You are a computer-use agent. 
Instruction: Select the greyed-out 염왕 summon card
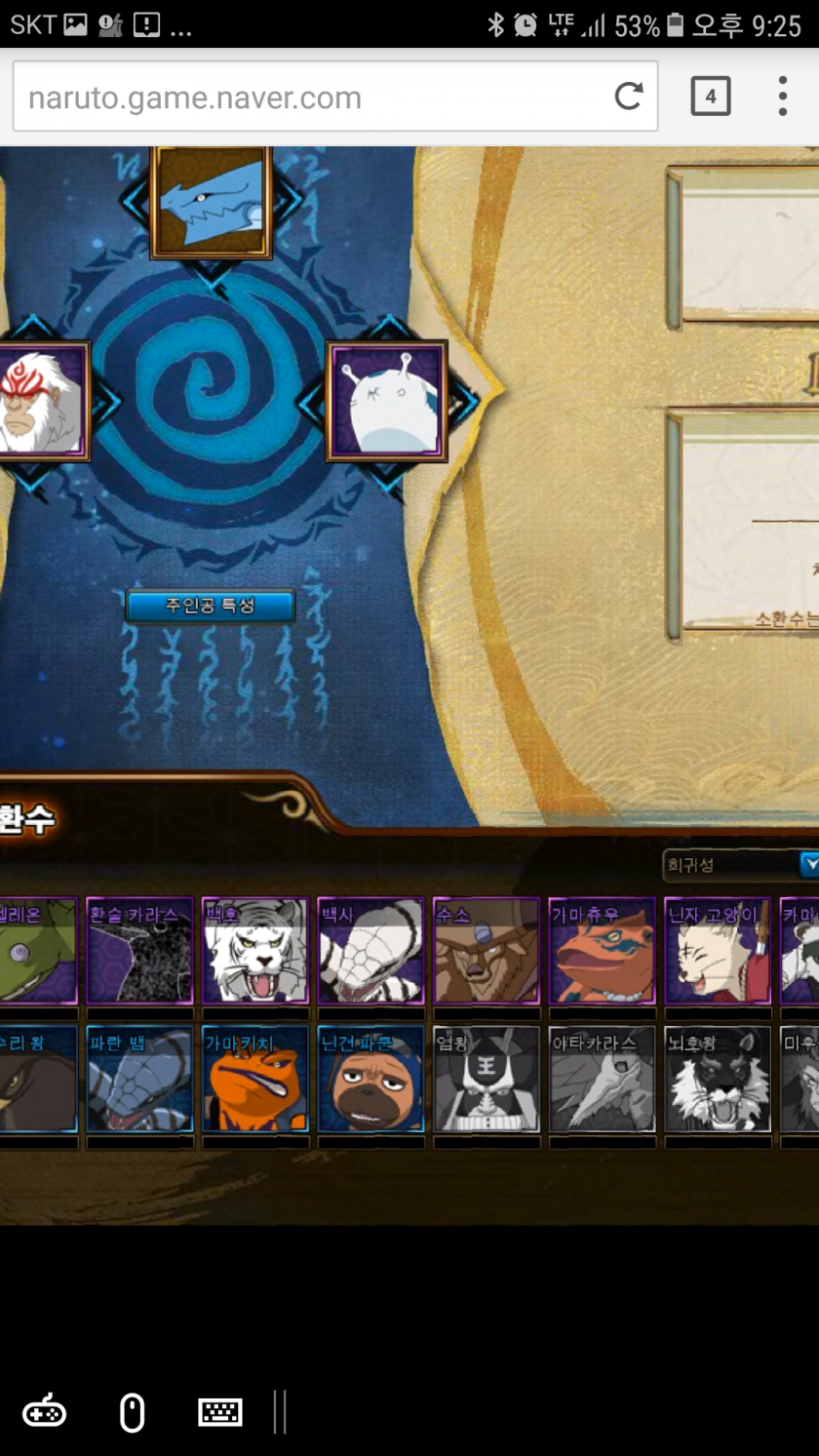[x=486, y=1079]
